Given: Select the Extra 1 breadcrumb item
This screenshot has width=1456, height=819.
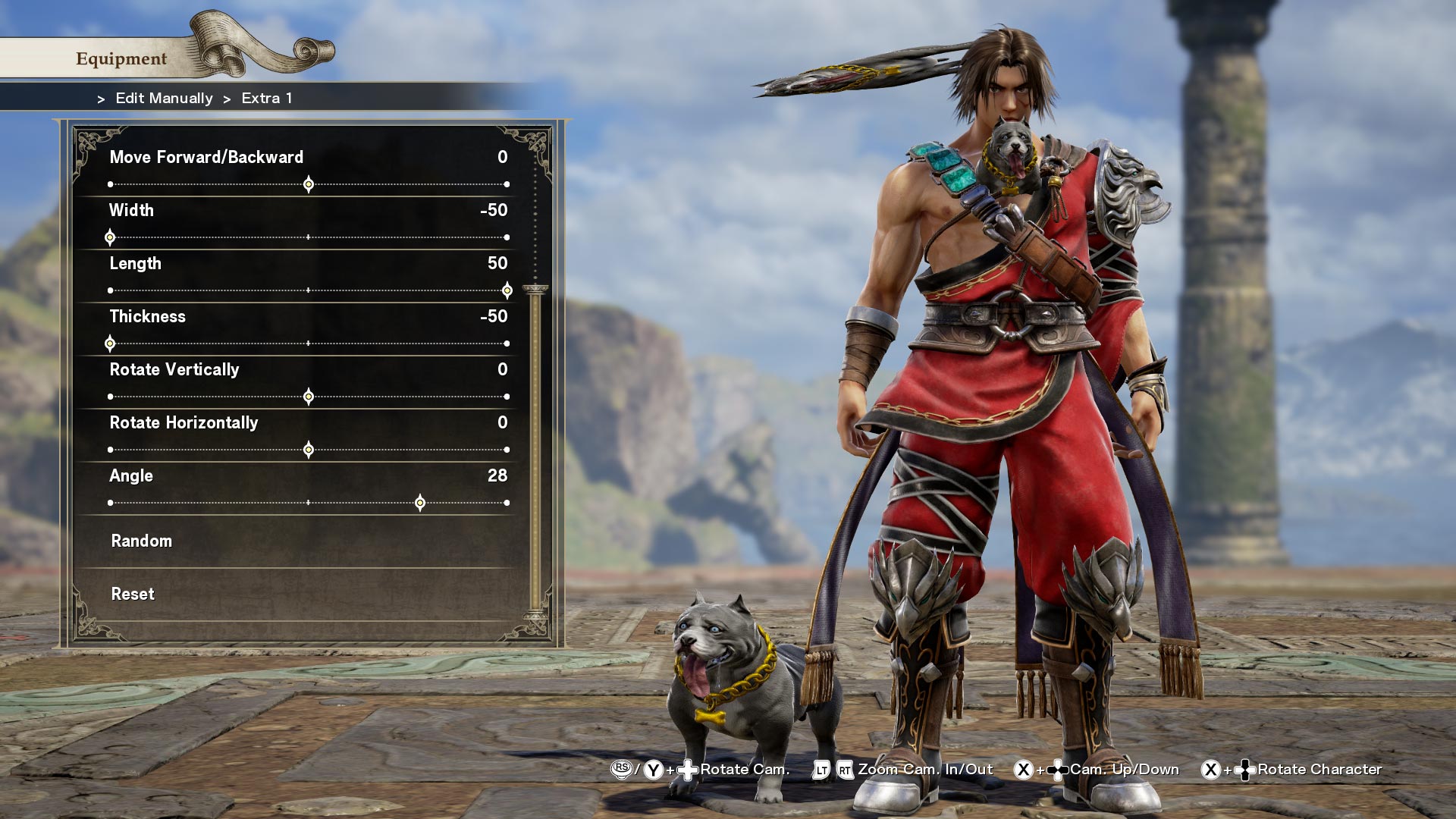Looking at the screenshot, I should click(267, 98).
